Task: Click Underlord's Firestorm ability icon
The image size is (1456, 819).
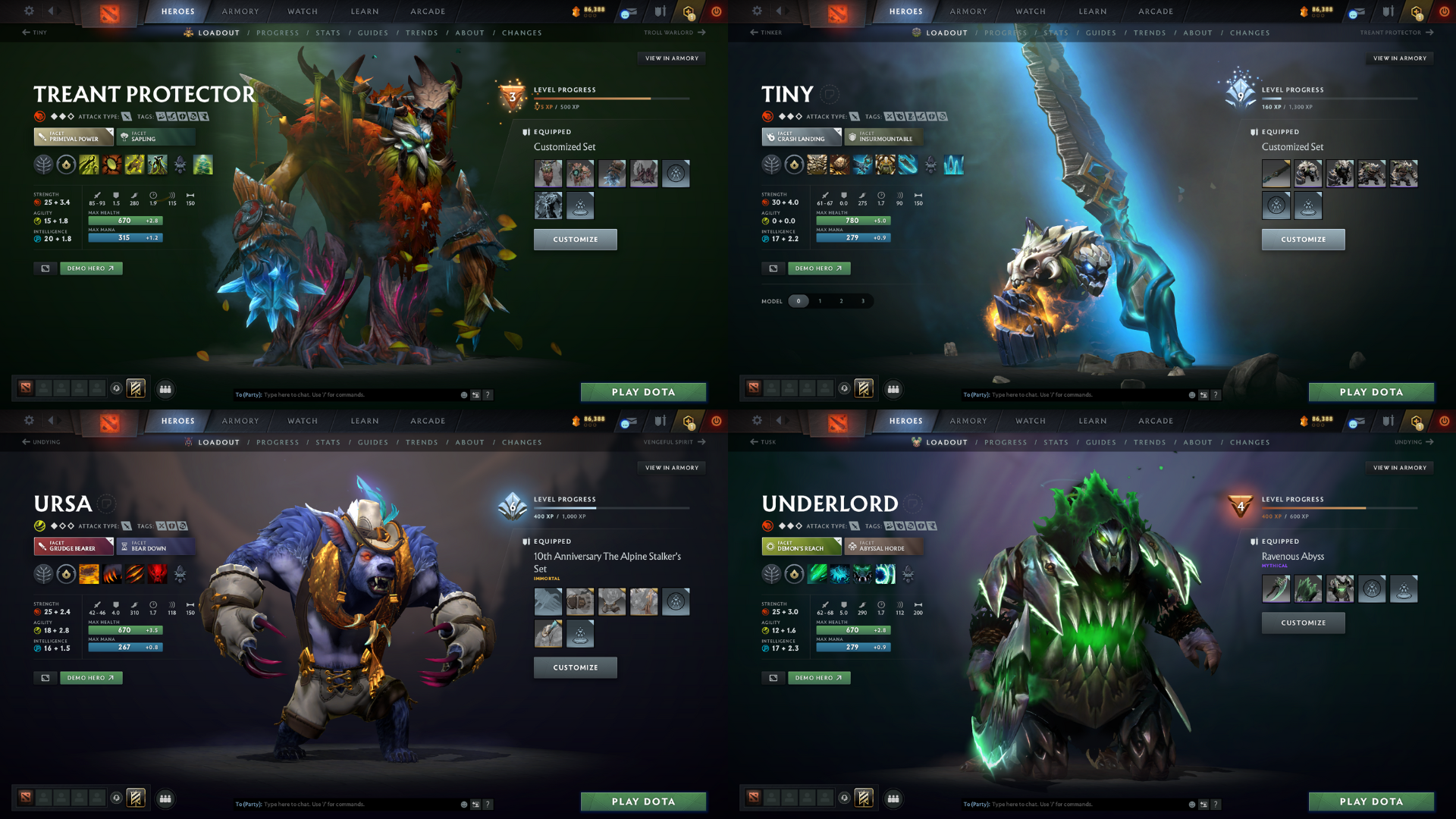Action: click(817, 575)
